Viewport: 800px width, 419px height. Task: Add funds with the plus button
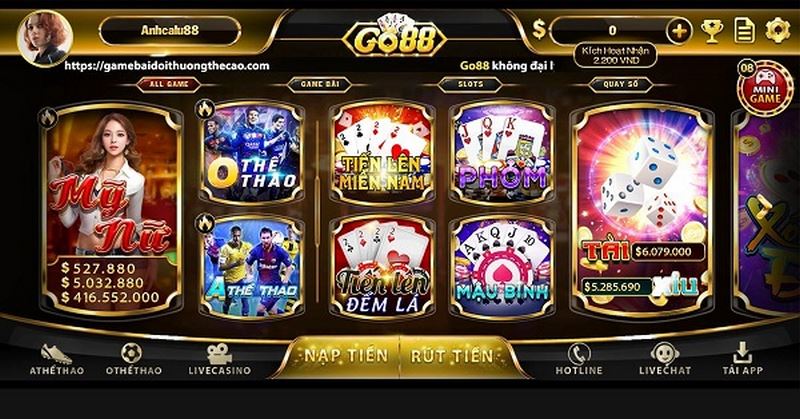click(679, 31)
